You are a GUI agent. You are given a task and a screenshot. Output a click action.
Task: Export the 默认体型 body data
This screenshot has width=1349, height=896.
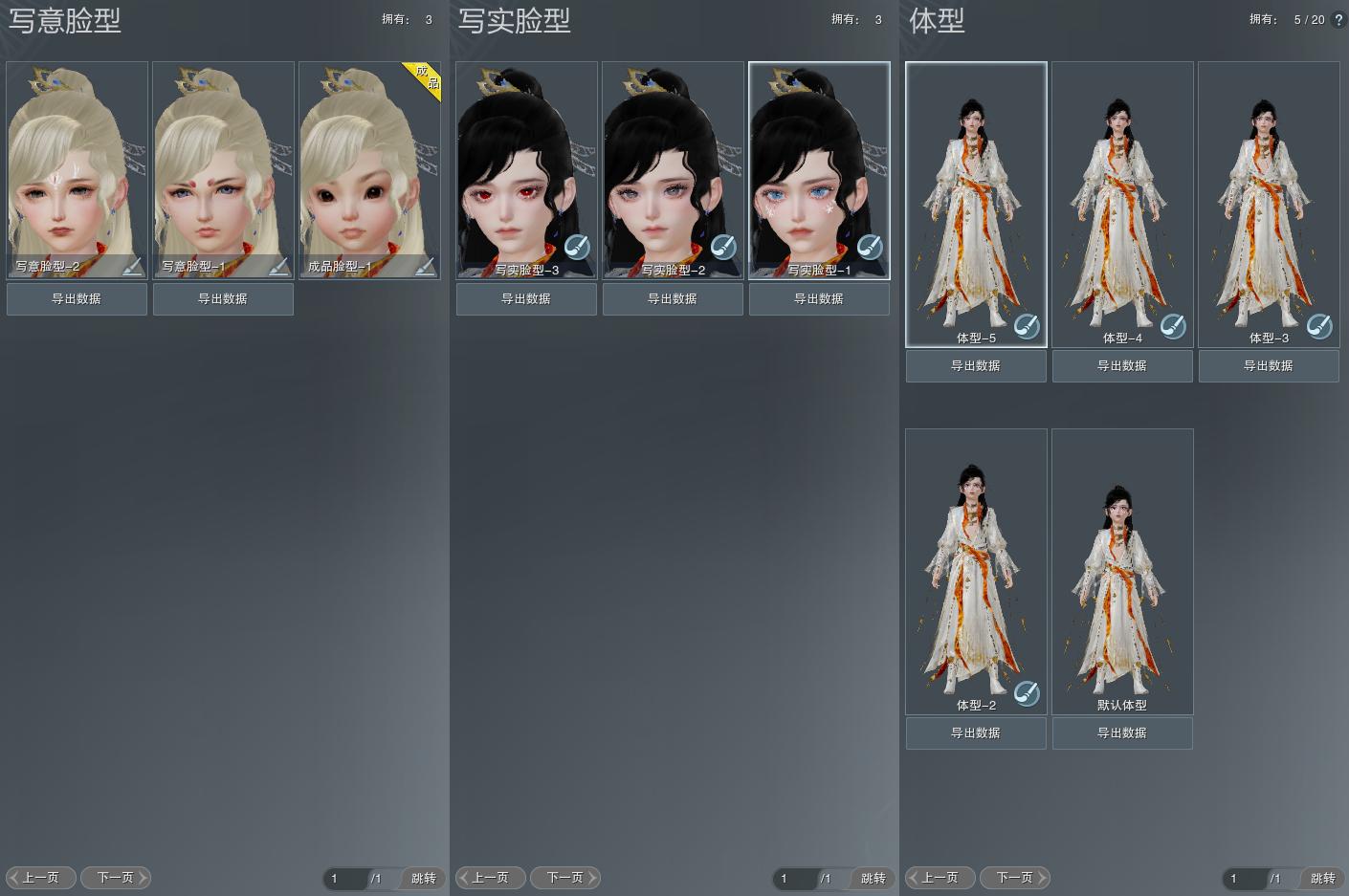coord(1122,733)
